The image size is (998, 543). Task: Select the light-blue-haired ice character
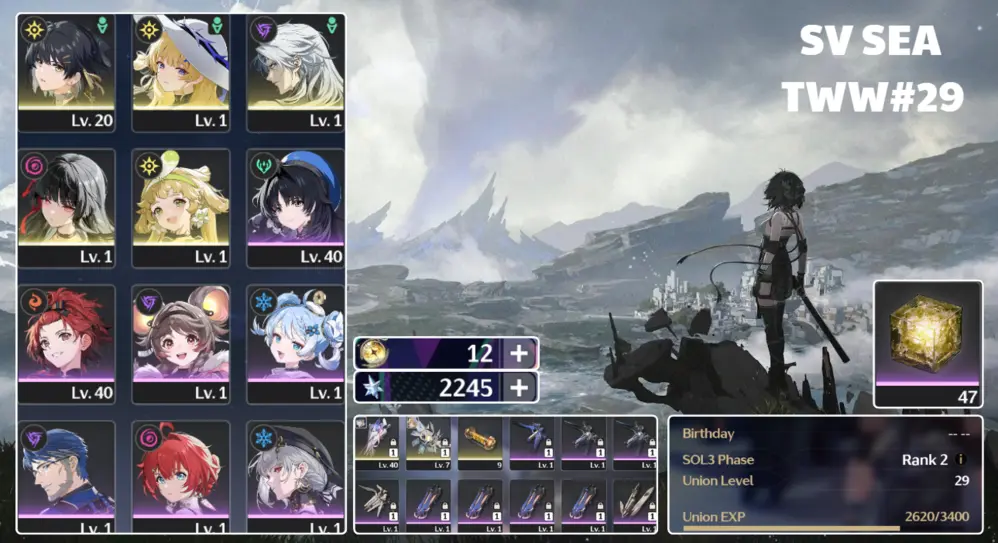point(295,343)
